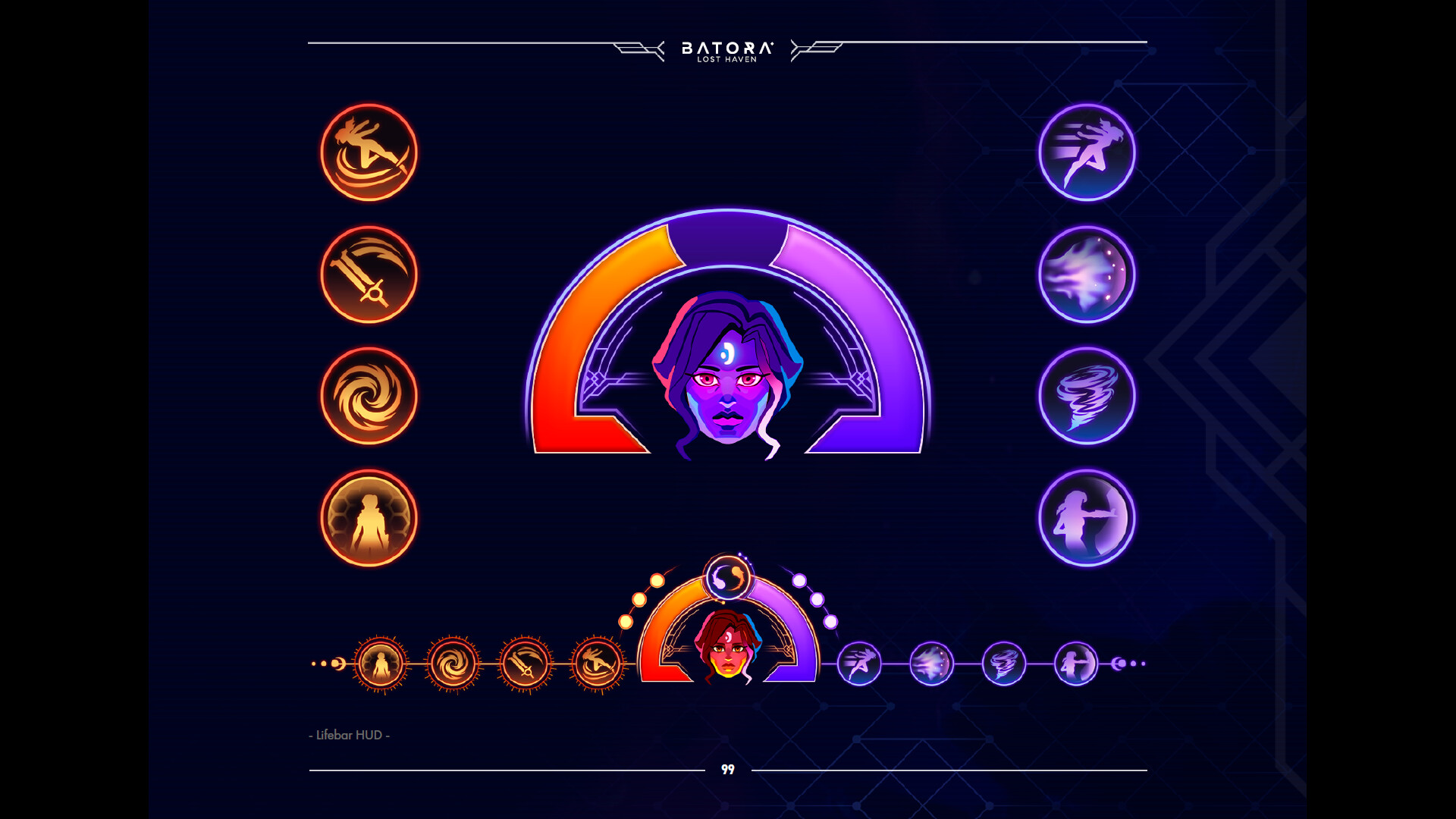Select the small purple dash icon in the lifebar
Viewport: 1456px width, 819px height.
click(x=859, y=664)
